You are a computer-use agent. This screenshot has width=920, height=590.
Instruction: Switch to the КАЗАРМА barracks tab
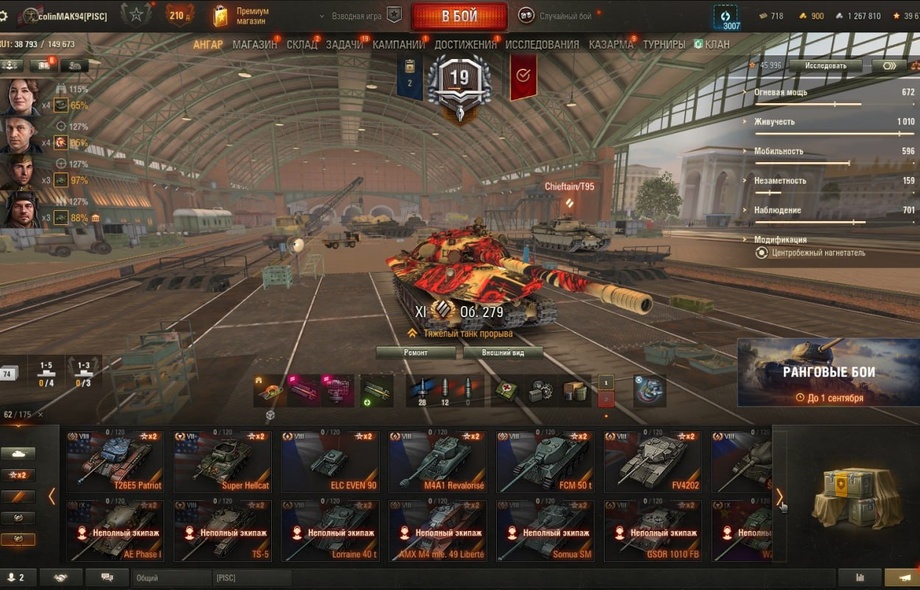611,45
